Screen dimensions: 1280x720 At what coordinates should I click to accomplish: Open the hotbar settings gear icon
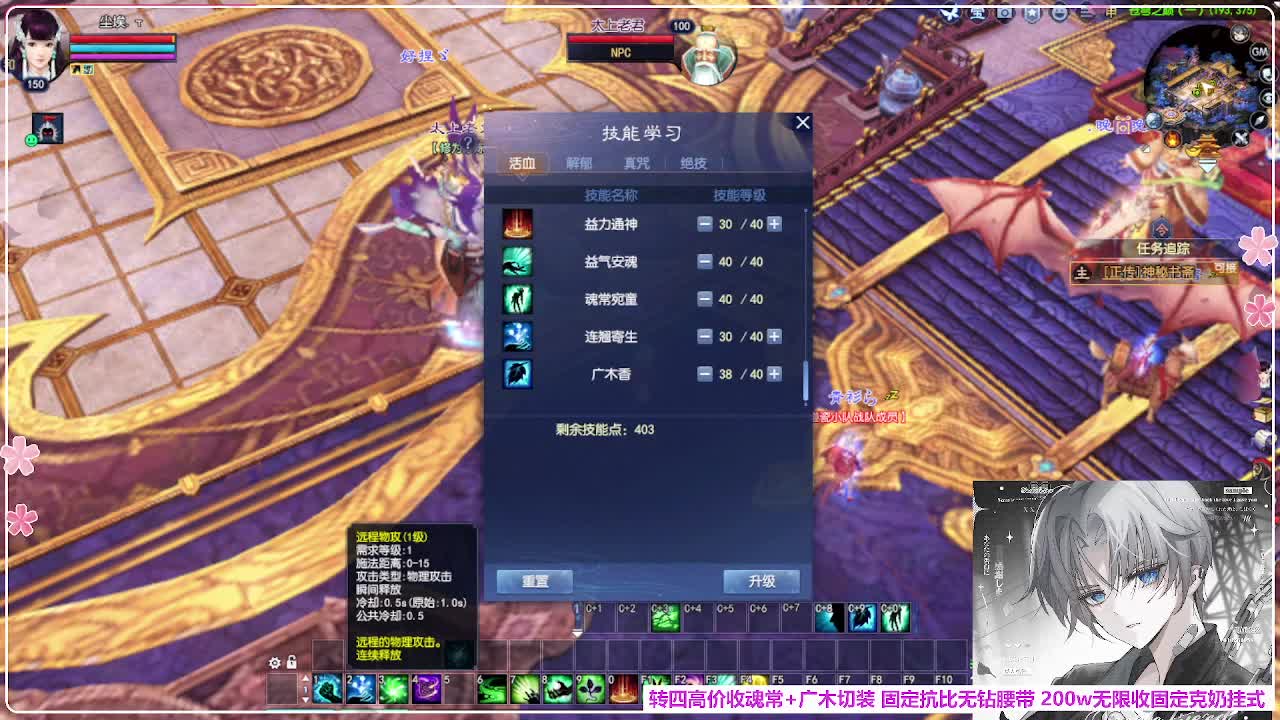274,662
